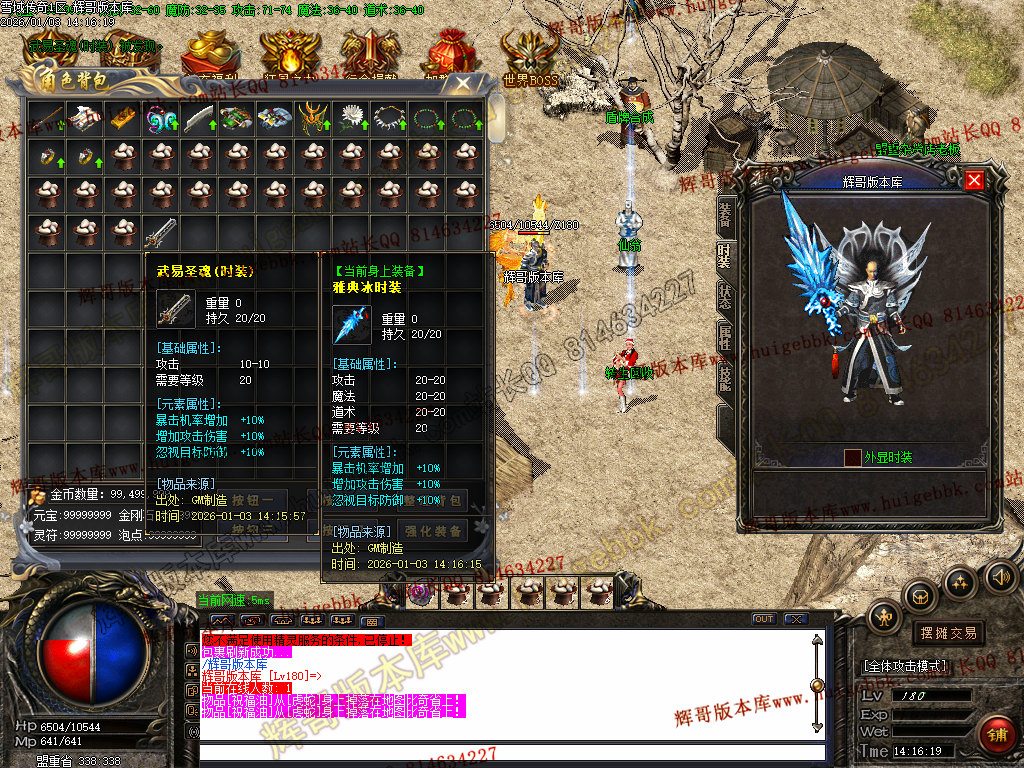Switch to the 技能 skills tab

[x=725, y=378]
